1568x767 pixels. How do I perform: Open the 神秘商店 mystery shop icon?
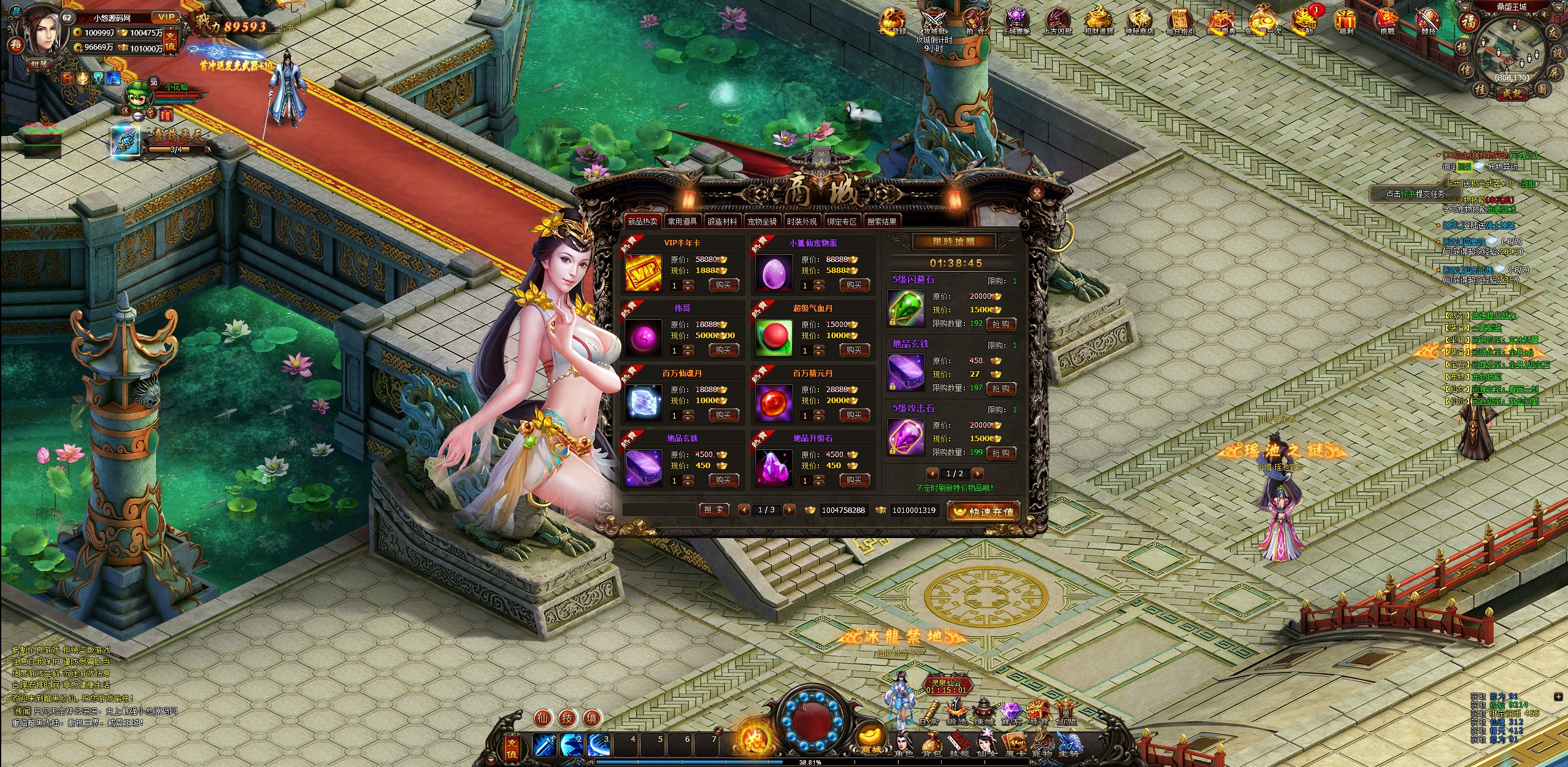tap(1140, 21)
